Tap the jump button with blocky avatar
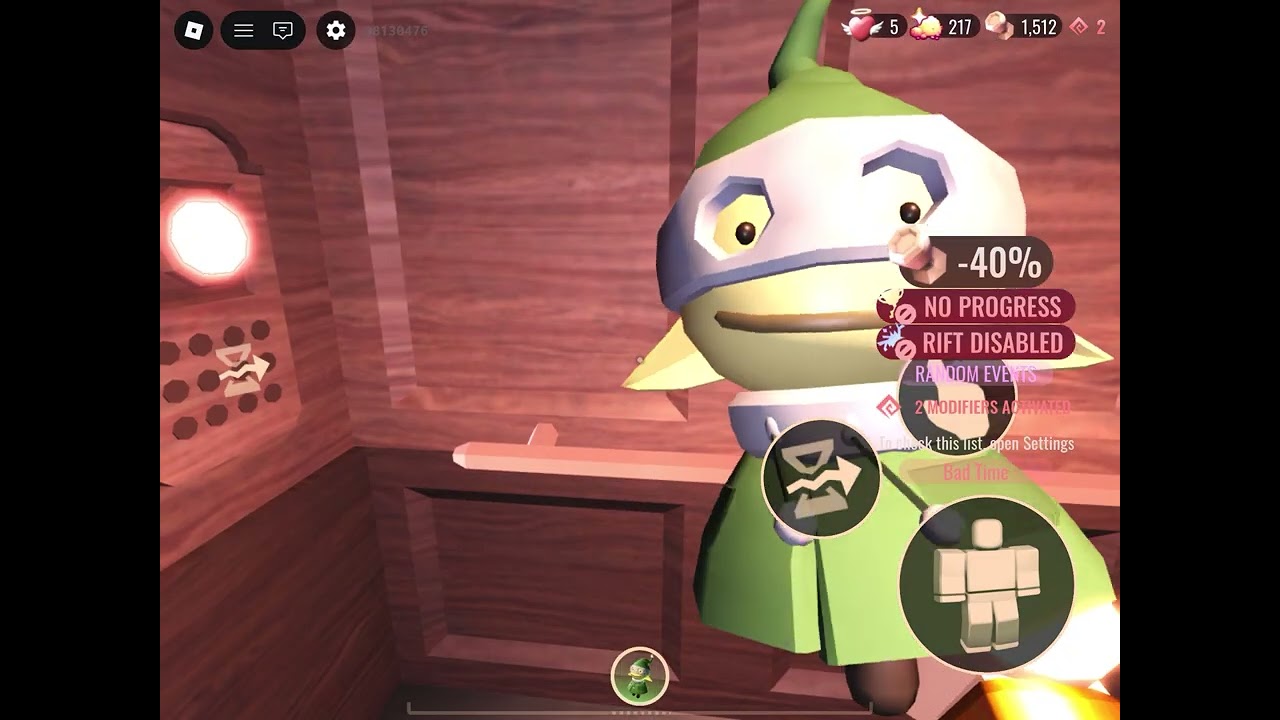This screenshot has height=720, width=1280. (986, 584)
